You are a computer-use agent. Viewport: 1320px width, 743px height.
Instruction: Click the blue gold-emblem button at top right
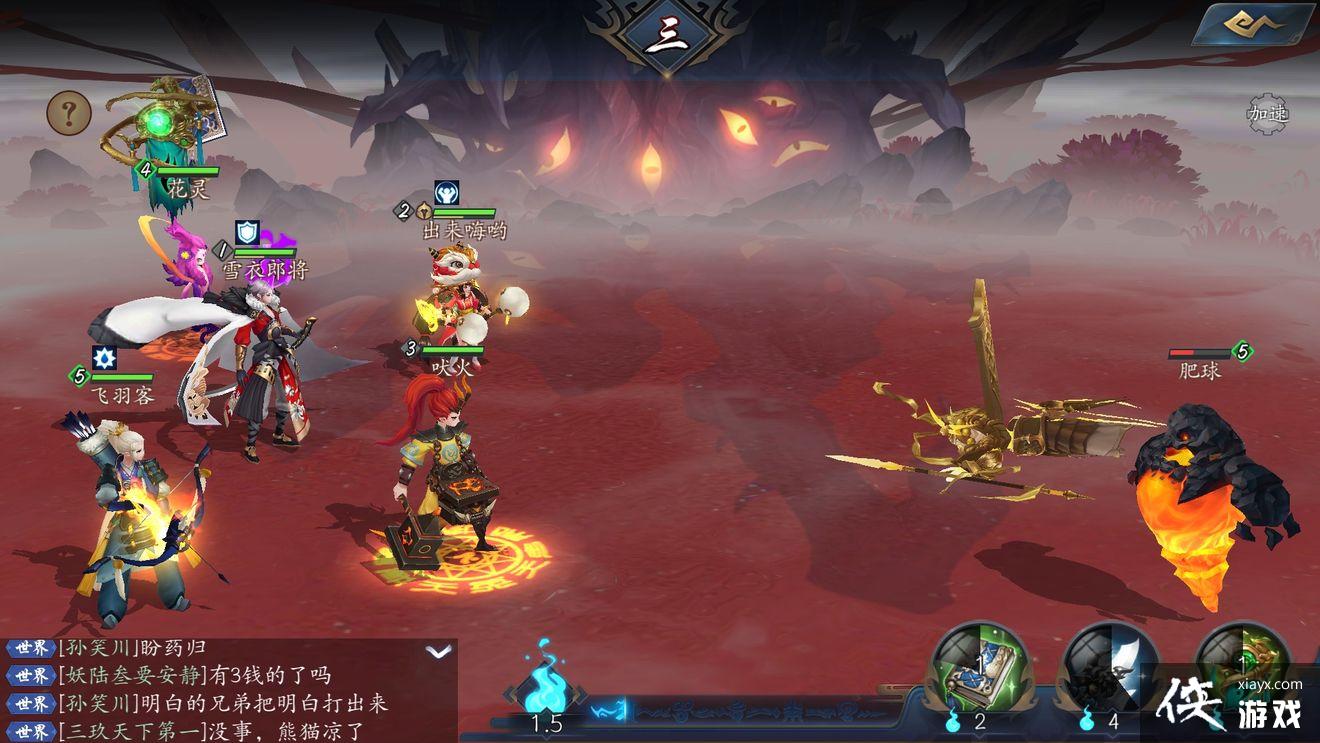(1255, 24)
